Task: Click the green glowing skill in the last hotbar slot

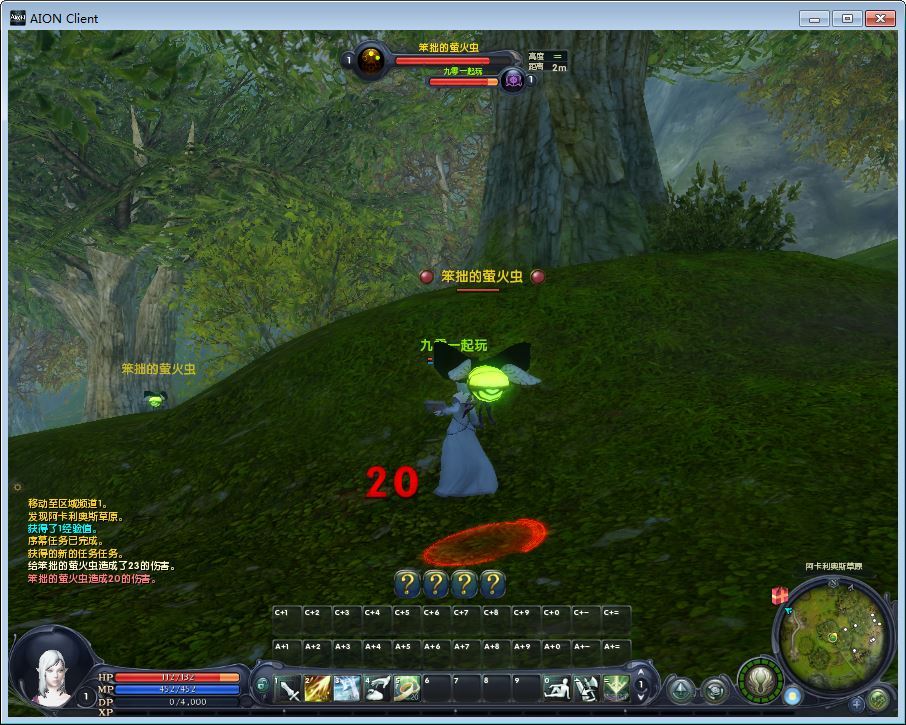Action: point(615,689)
